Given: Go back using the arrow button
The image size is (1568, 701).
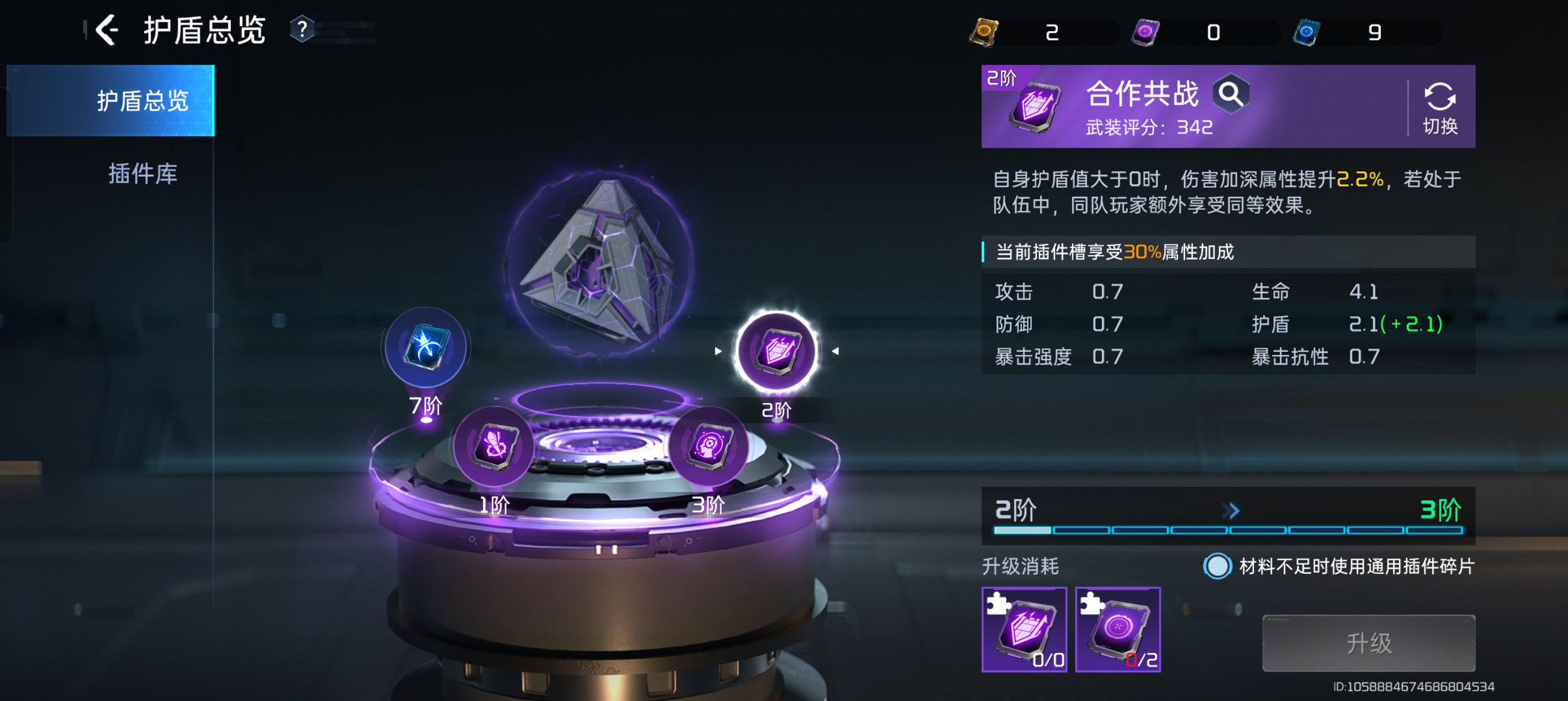Looking at the screenshot, I should point(107,30).
